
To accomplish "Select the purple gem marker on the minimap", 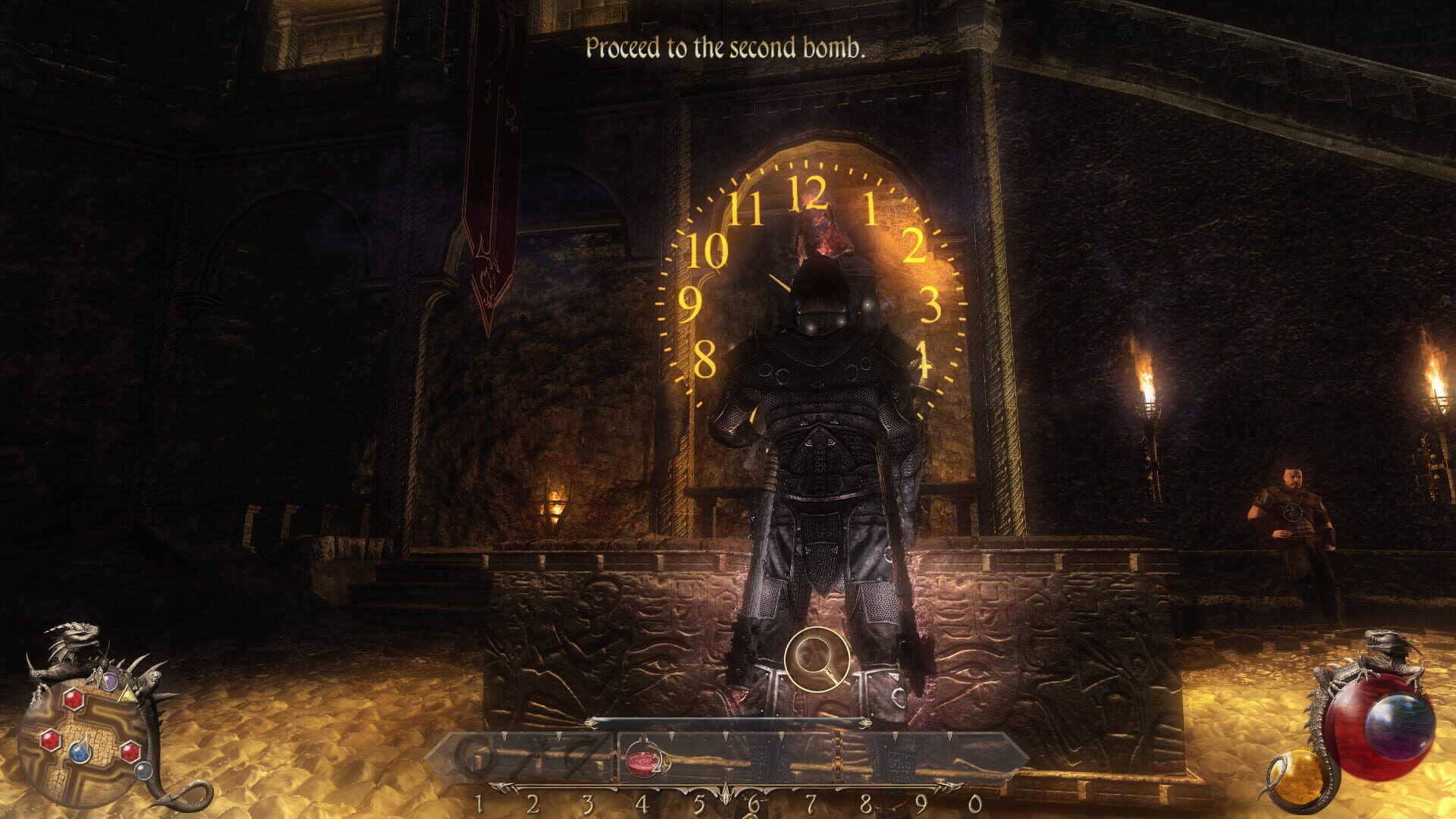I will click(108, 681).
